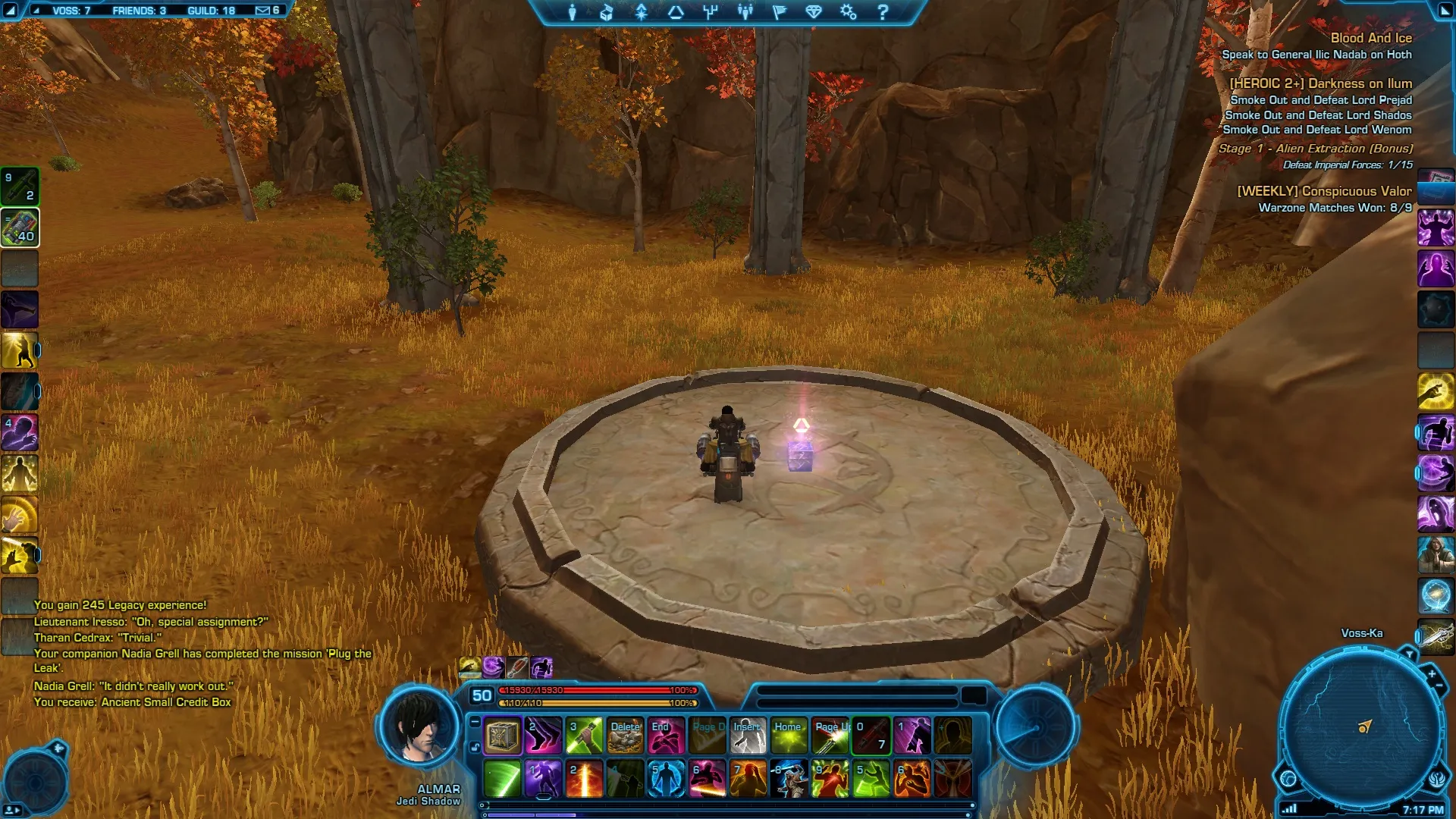Open the diamond-shaped Cartel Market icon

[814, 12]
